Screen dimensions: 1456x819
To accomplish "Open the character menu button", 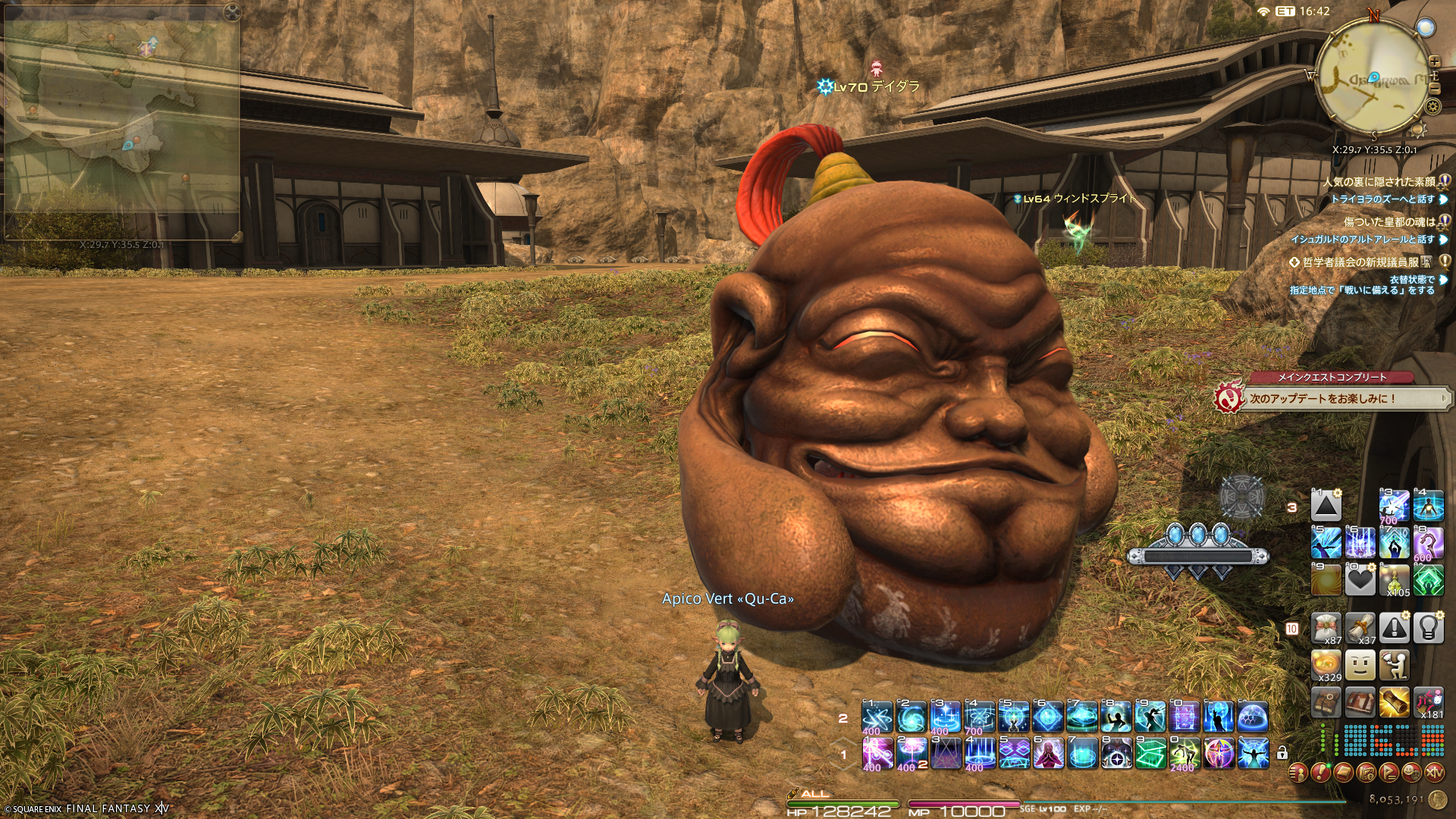I will (x=1298, y=773).
